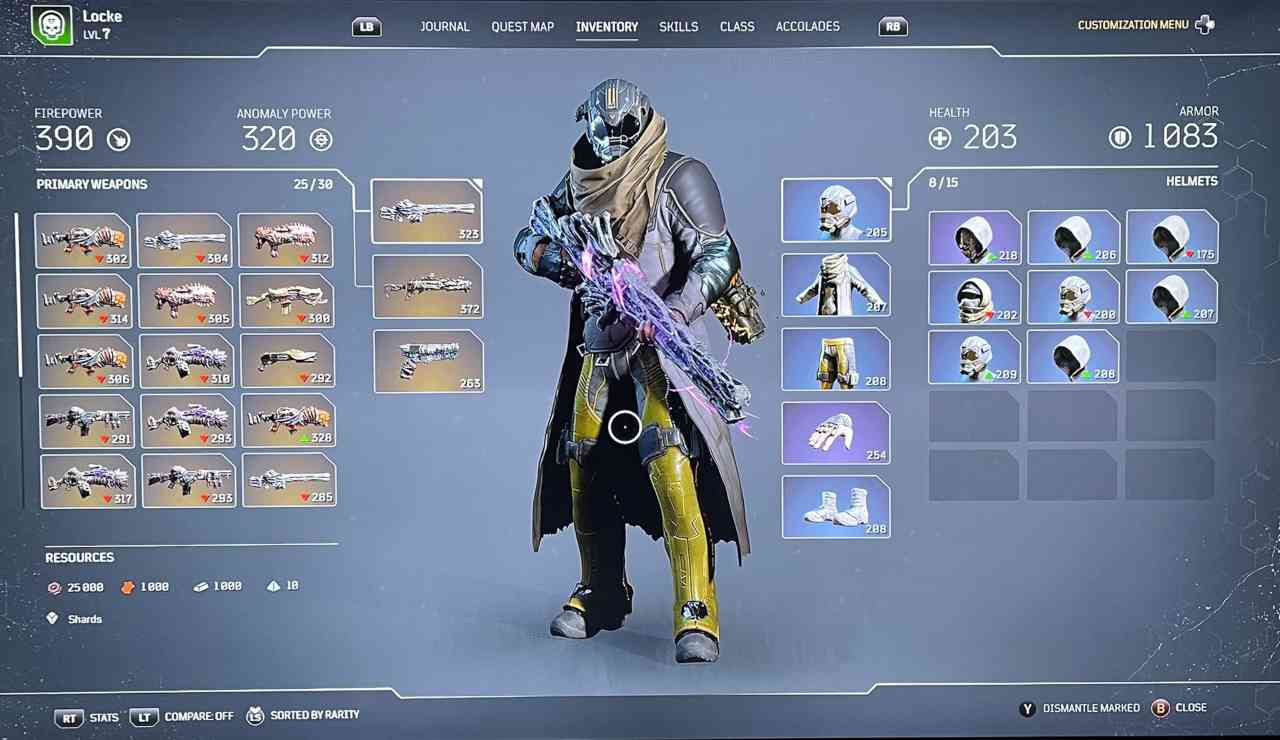
Task: Open the Journal tab
Action: point(445,27)
